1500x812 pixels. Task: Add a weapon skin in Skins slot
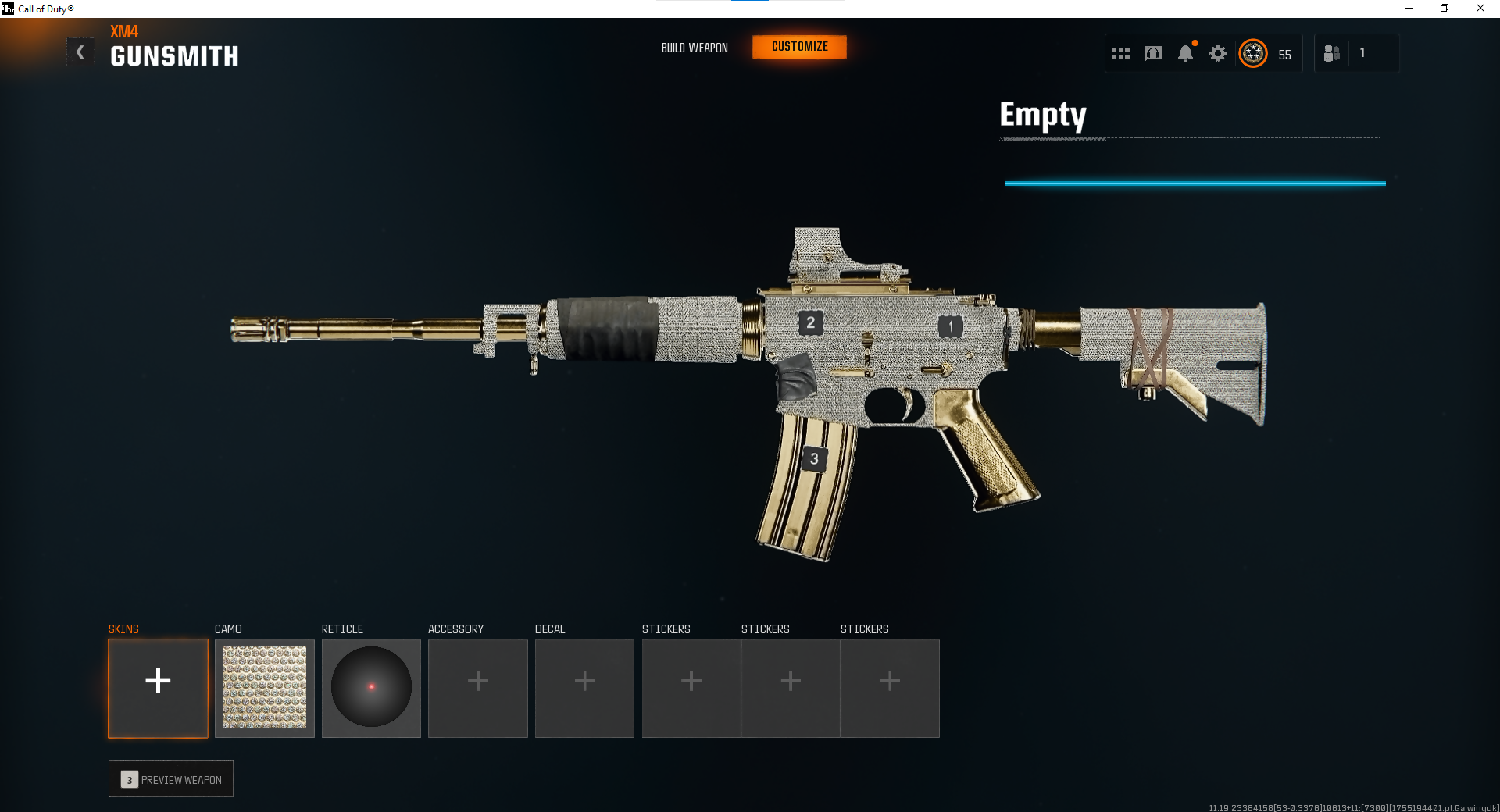pyautogui.click(x=158, y=688)
